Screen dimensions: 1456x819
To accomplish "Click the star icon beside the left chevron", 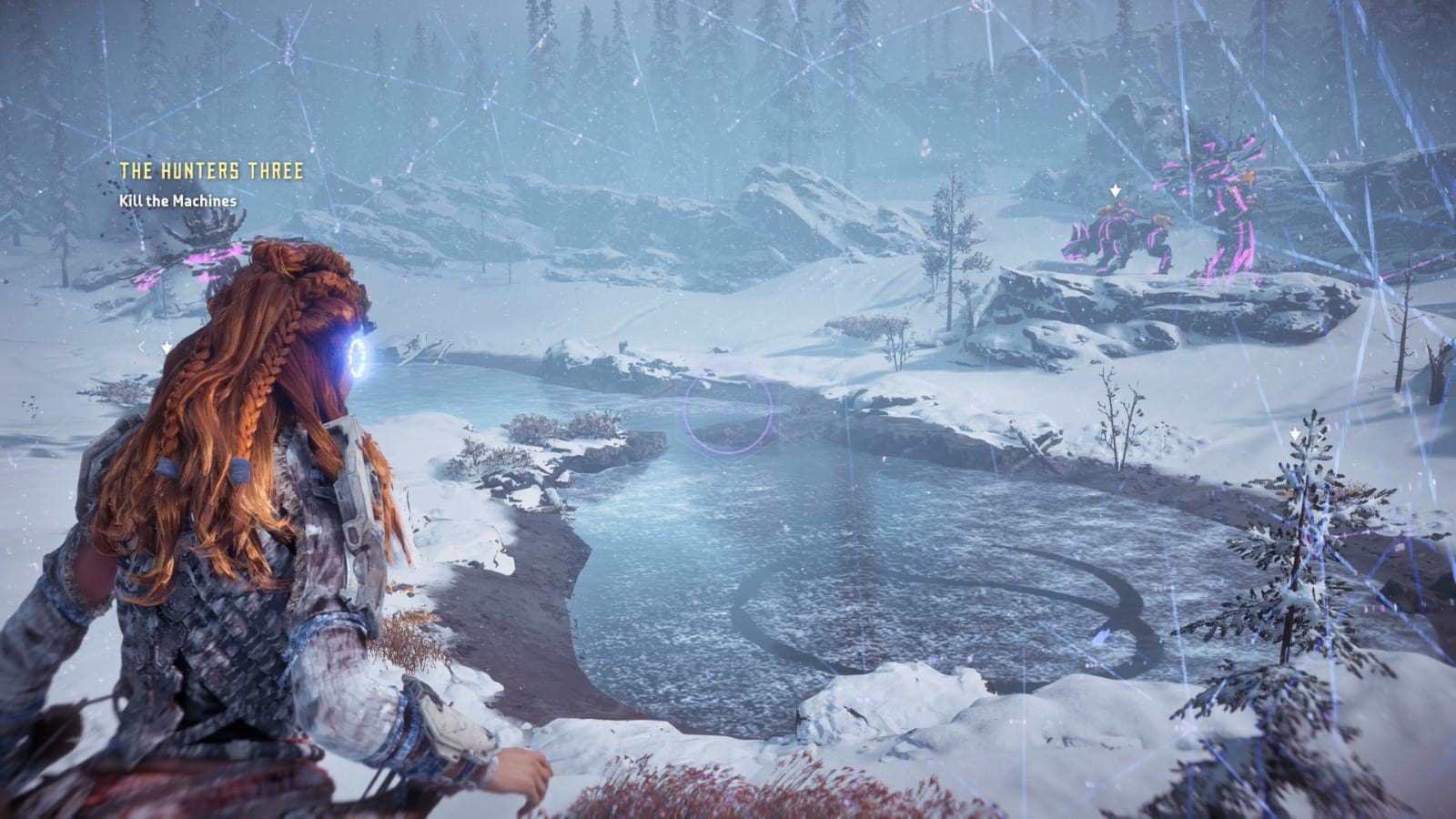I will (165, 344).
